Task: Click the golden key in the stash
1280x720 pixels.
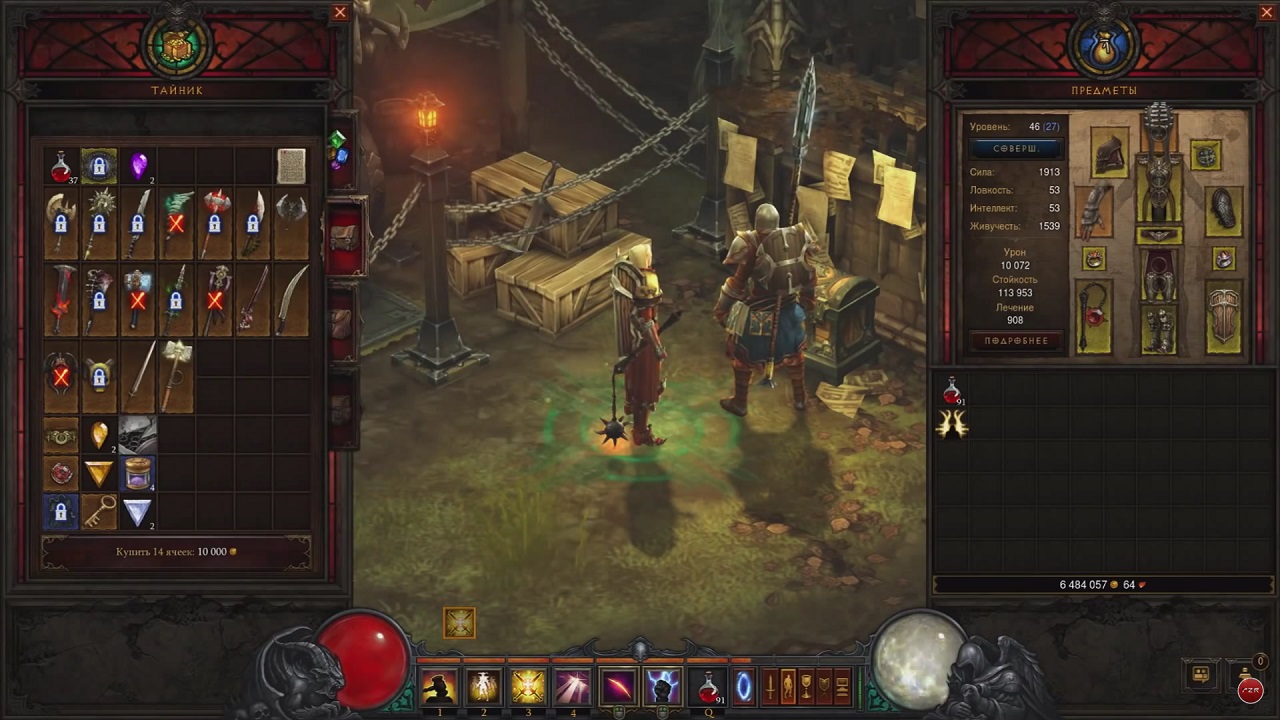Action: coord(99,510)
